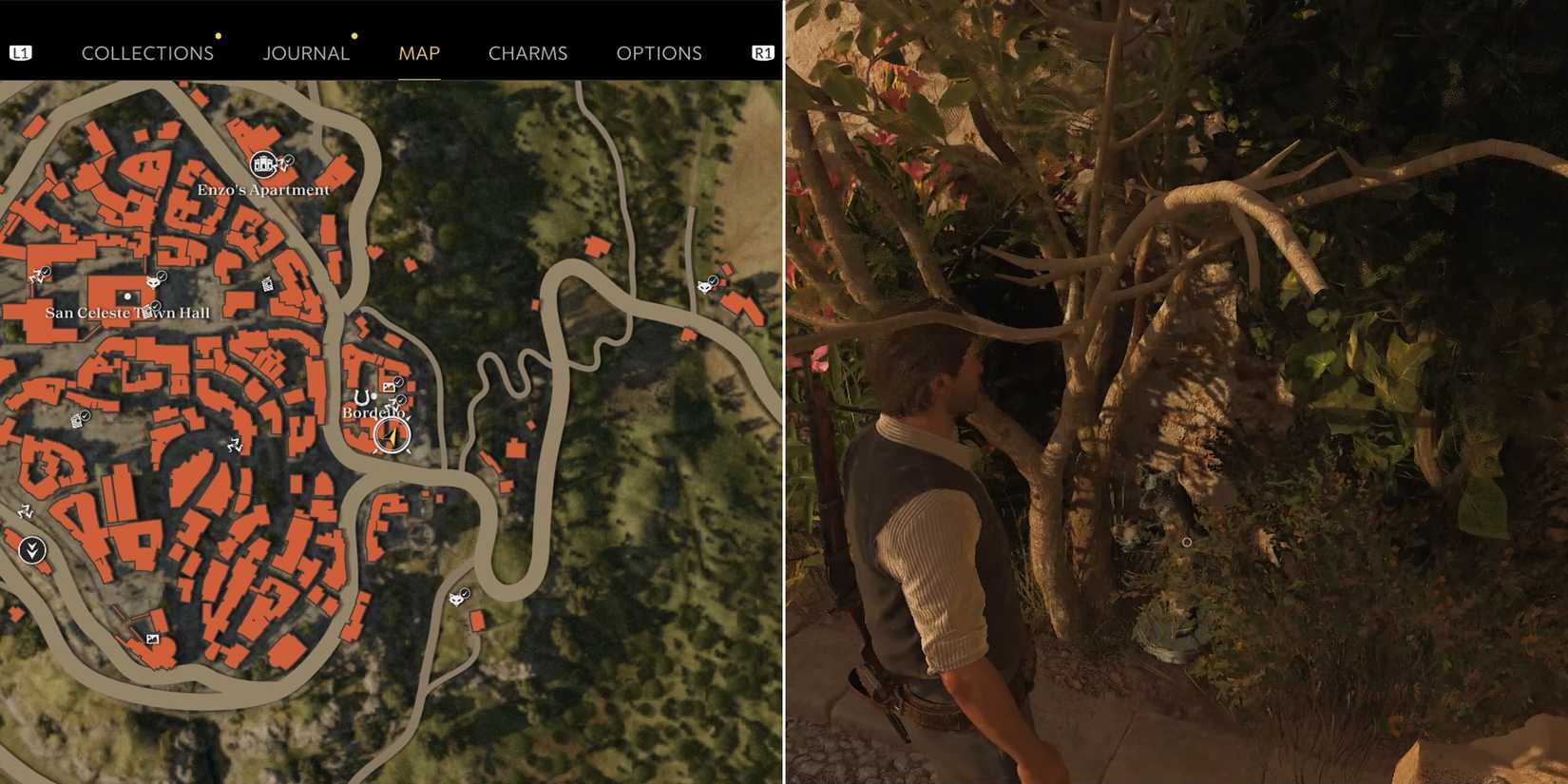Open the JOURNAL tab

tap(306, 53)
